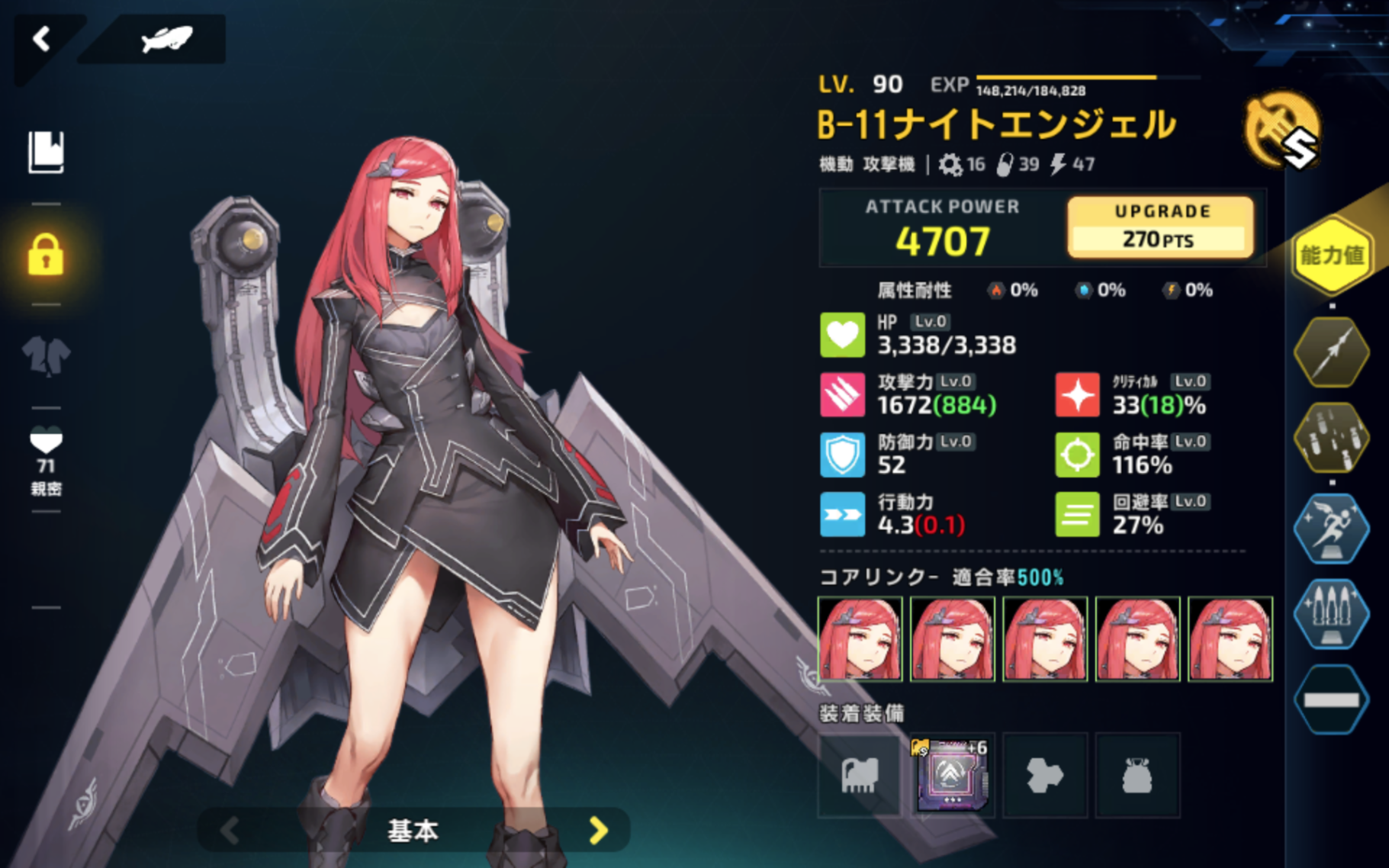The width and height of the screenshot is (1389, 868).
Task: Toggle the yellow padlock lock
Action: click(46, 254)
